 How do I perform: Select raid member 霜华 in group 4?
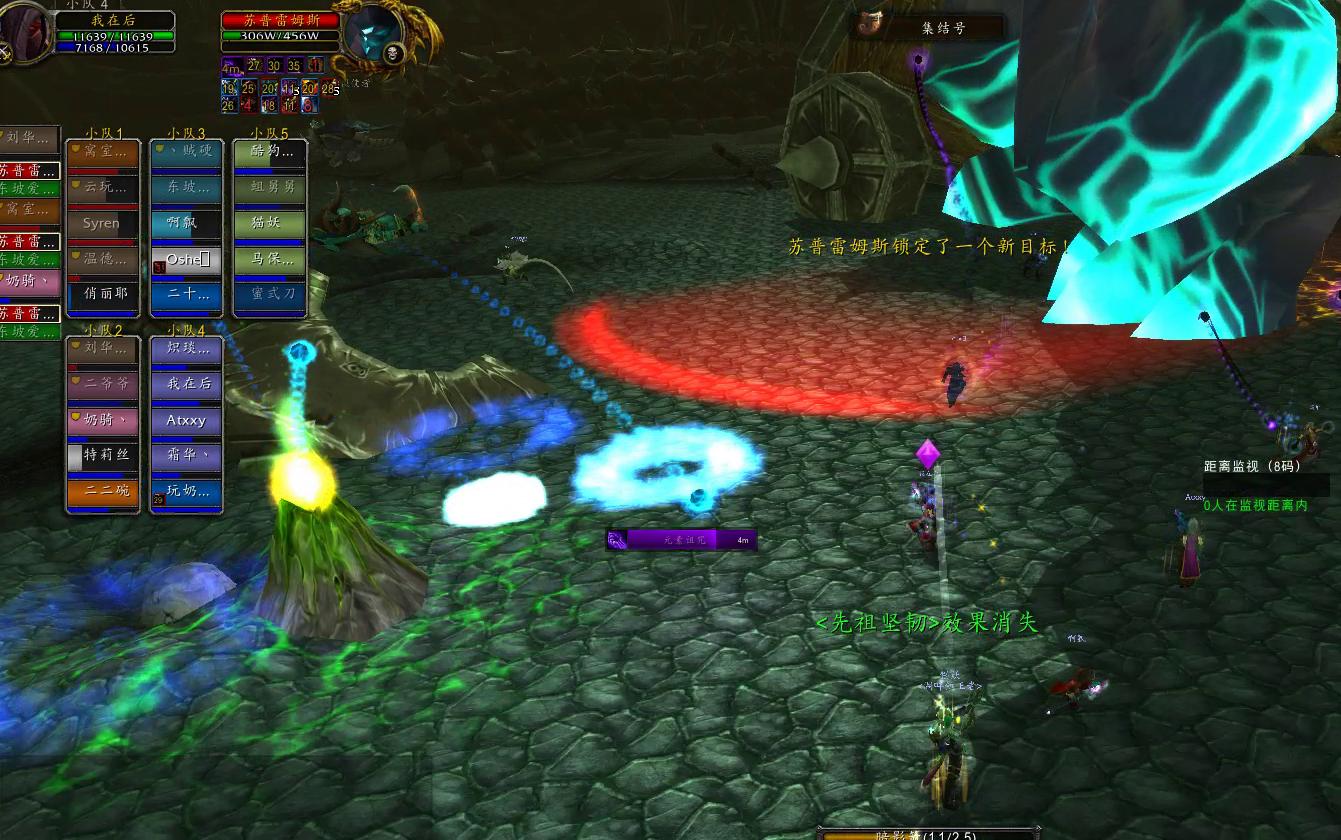(186, 456)
